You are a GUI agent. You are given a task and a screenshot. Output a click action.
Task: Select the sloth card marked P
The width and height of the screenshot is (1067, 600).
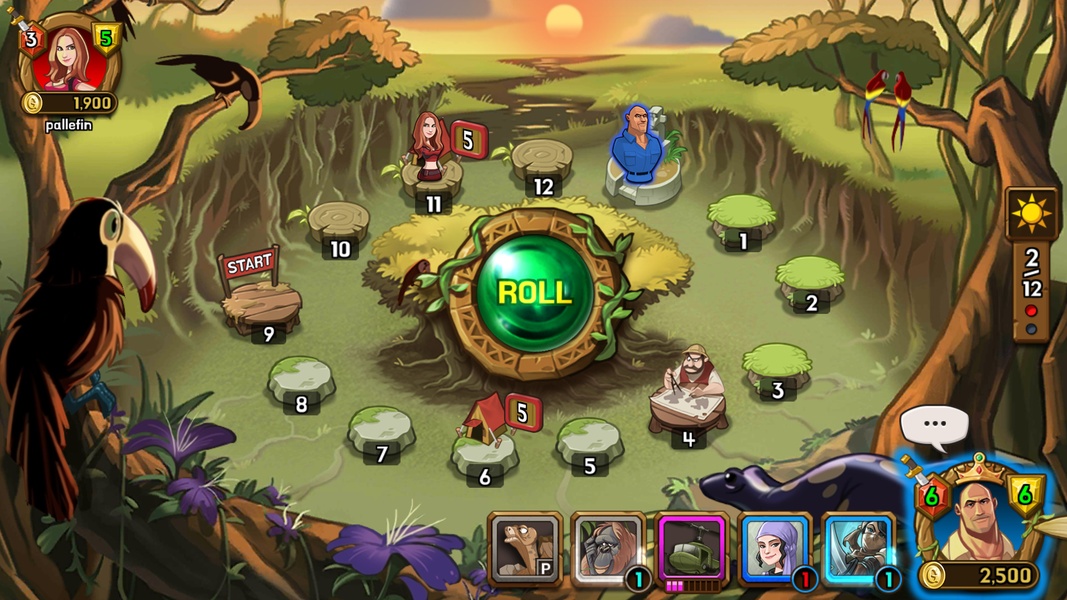click(525, 549)
